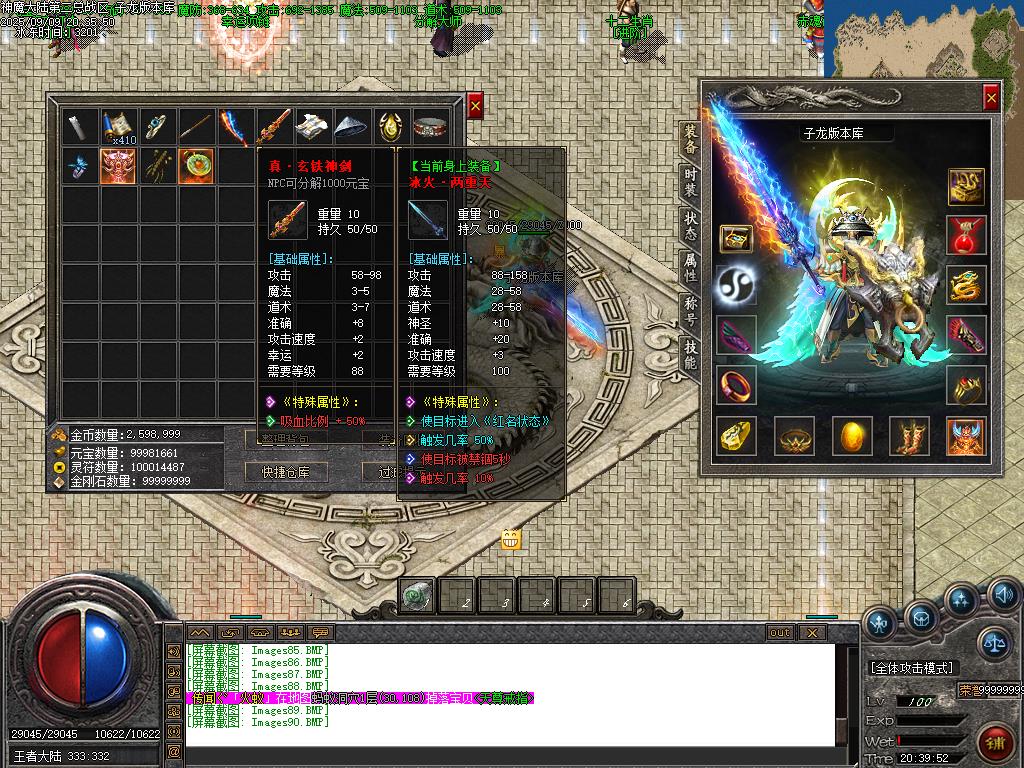This screenshot has height=768, width=1024.
Task: Open the 状态 status tab
Action: point(690,225)
